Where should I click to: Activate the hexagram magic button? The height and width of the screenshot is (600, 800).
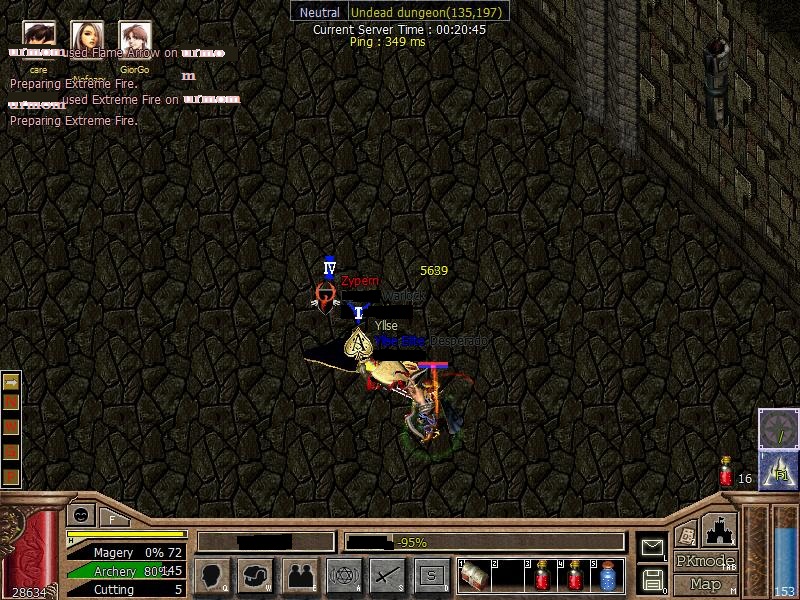pyautogui.click(x=343, y=575)
